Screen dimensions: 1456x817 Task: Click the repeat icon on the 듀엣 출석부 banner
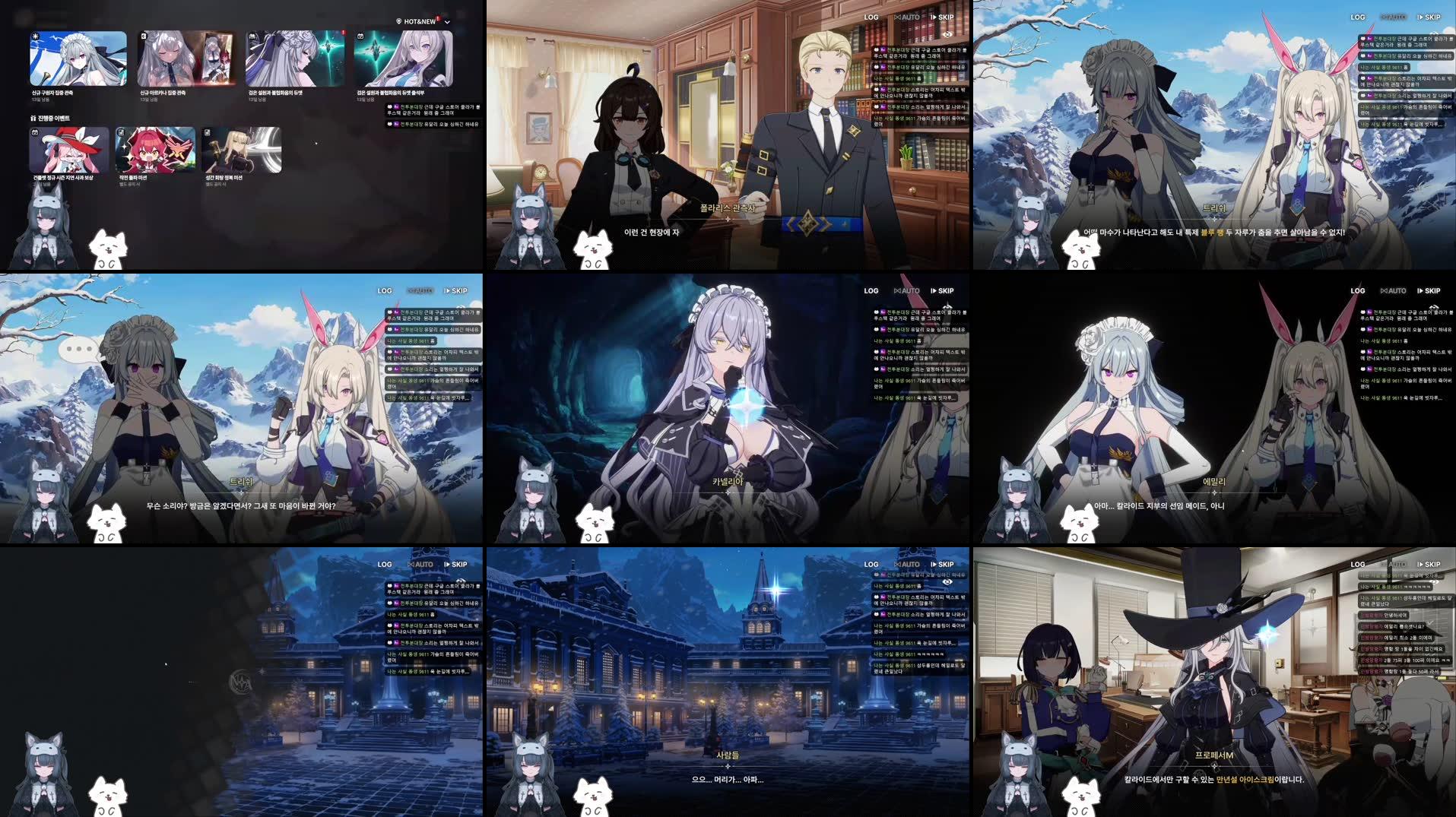click(x=359, y=36)
